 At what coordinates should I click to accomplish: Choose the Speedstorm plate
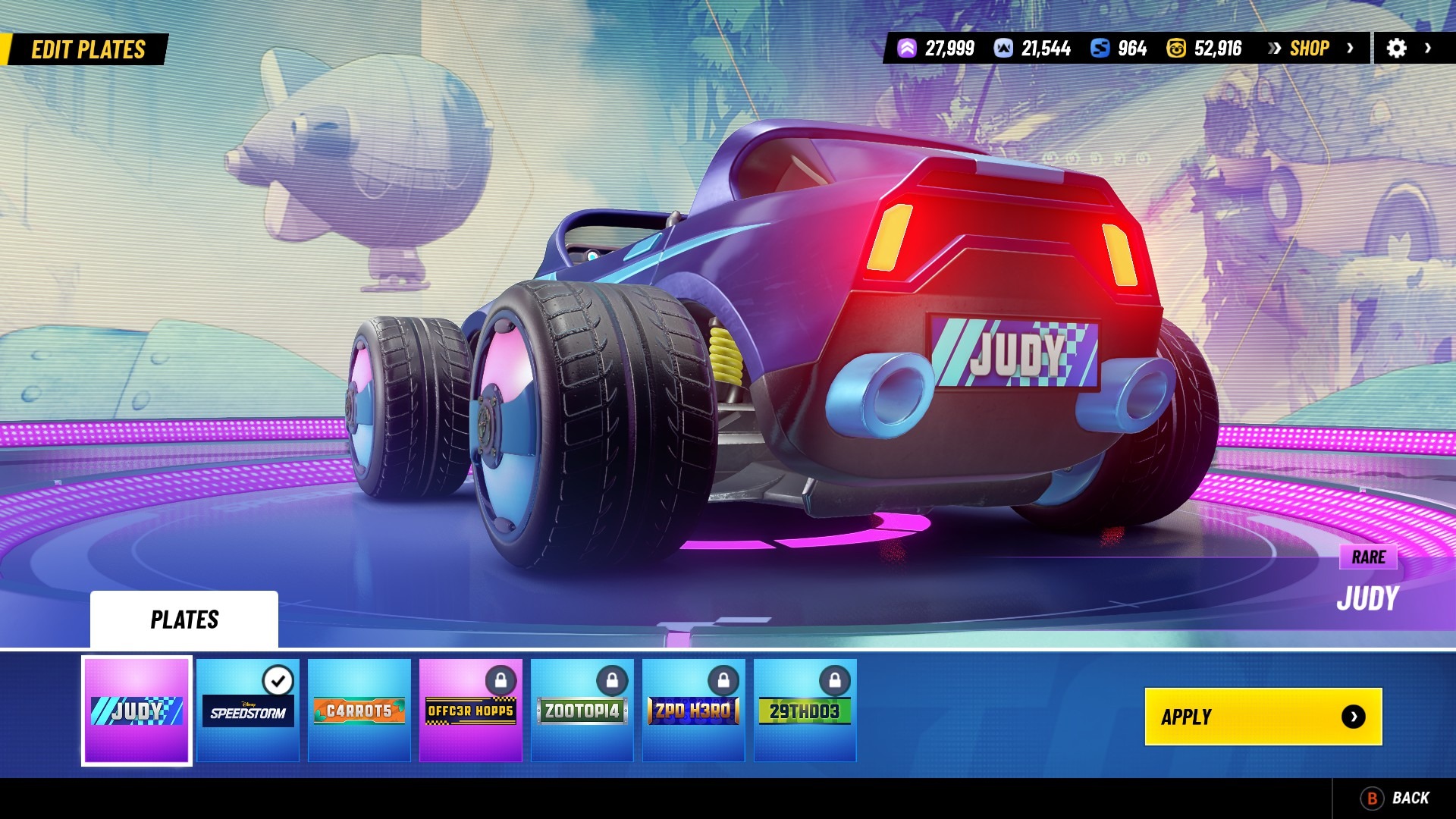(x=248, y=711)
